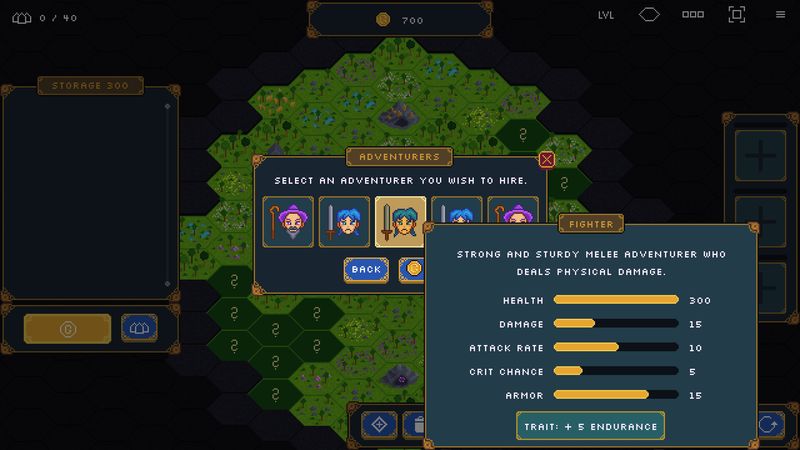Click the blue diamond button at the bottom
The image size is (800, 450).
[x=379, y=424]
